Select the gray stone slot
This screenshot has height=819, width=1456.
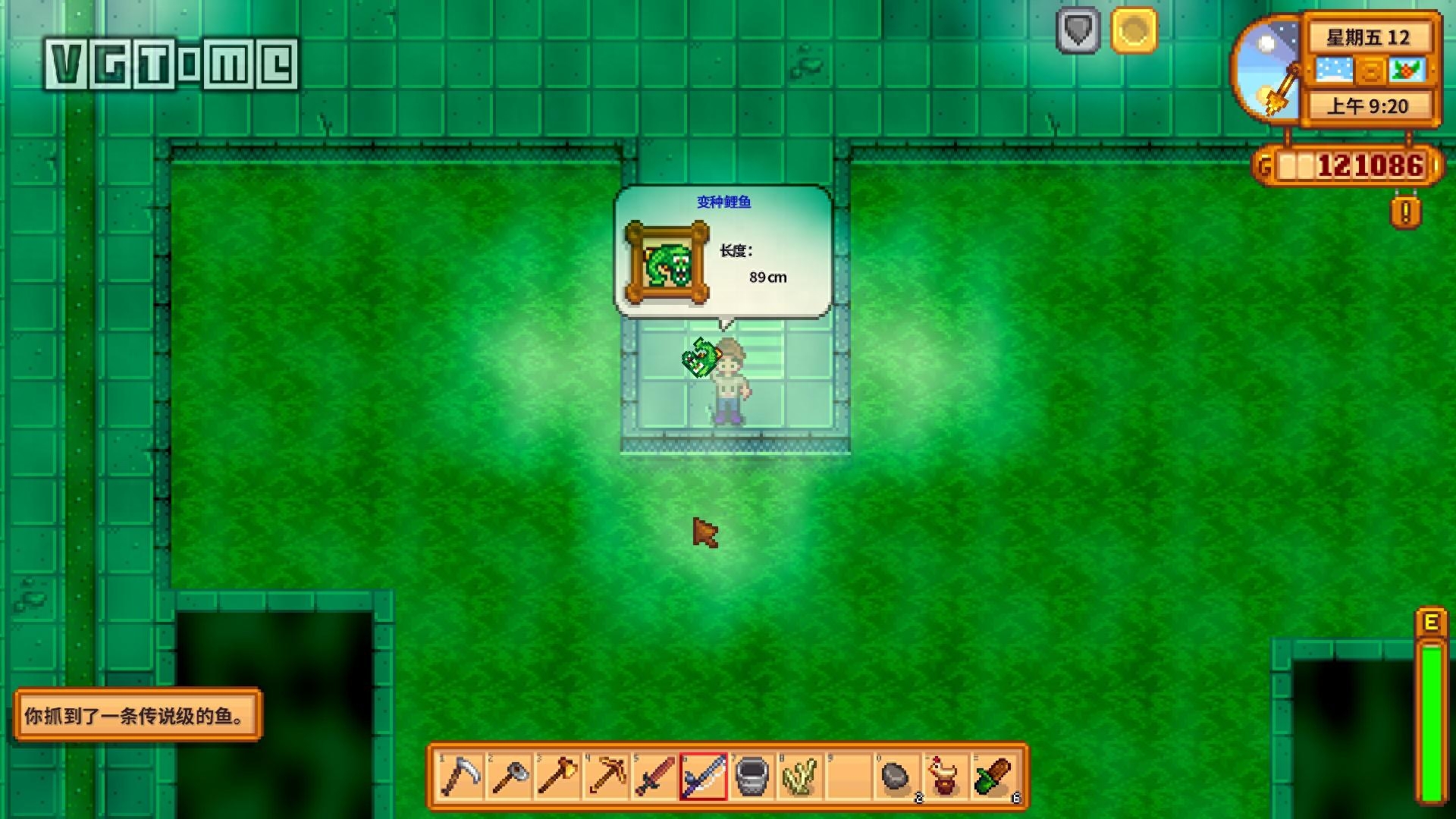click(897, 777)
